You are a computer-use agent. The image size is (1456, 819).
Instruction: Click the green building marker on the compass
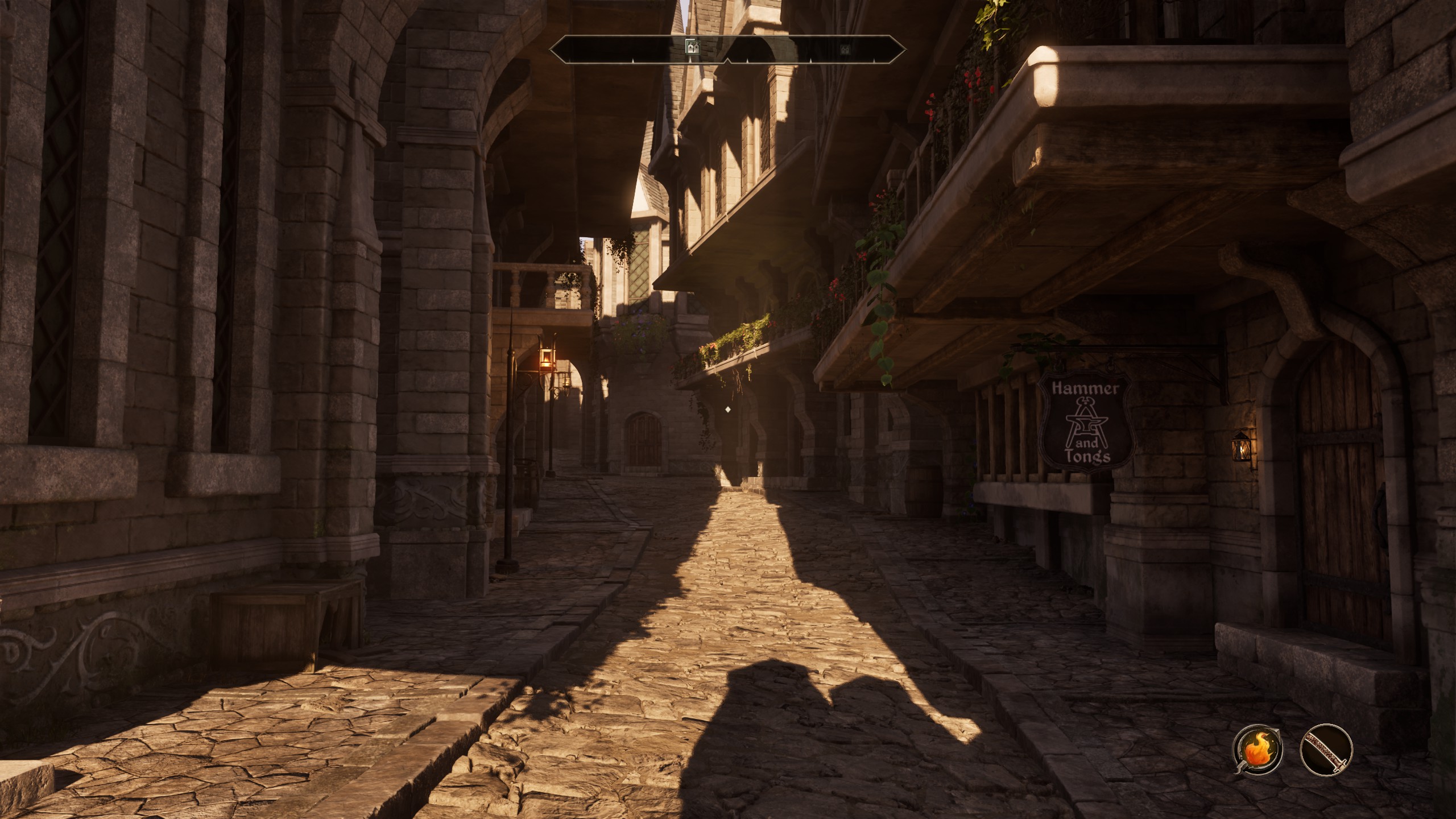click(693, 47)
